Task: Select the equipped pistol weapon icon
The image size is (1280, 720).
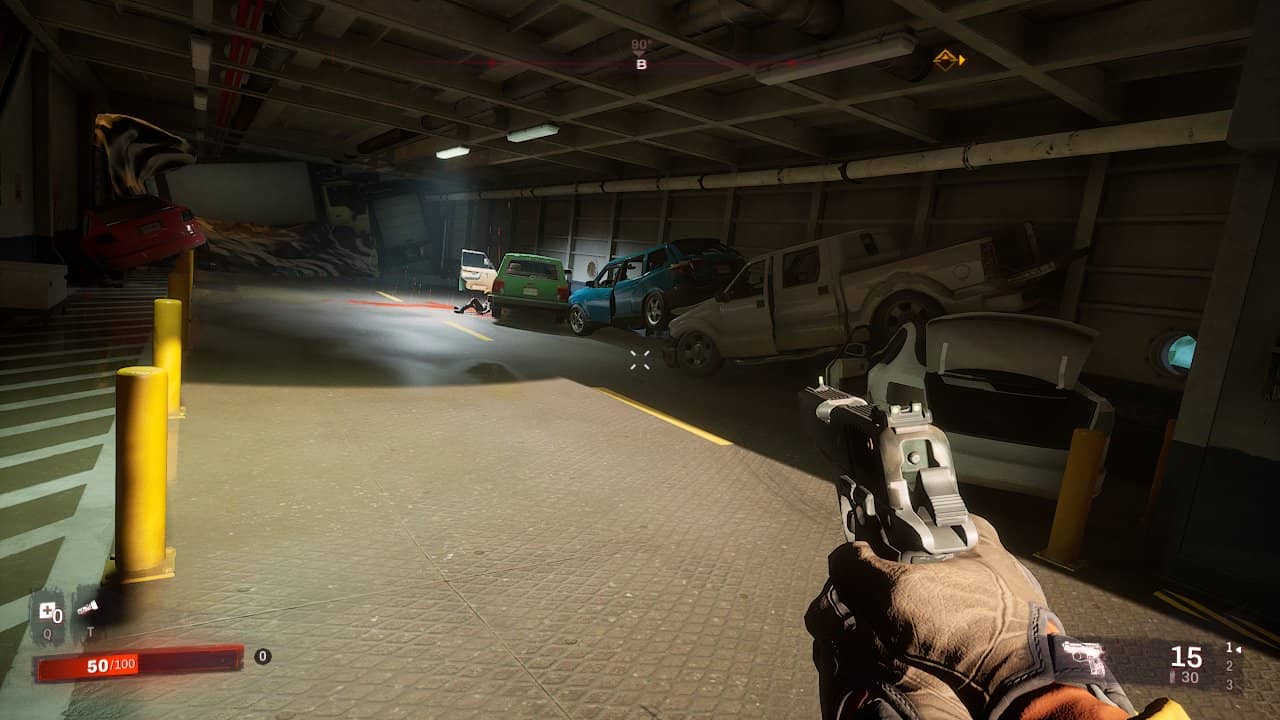Action: pyautogui.click(x=1083, y=657)
